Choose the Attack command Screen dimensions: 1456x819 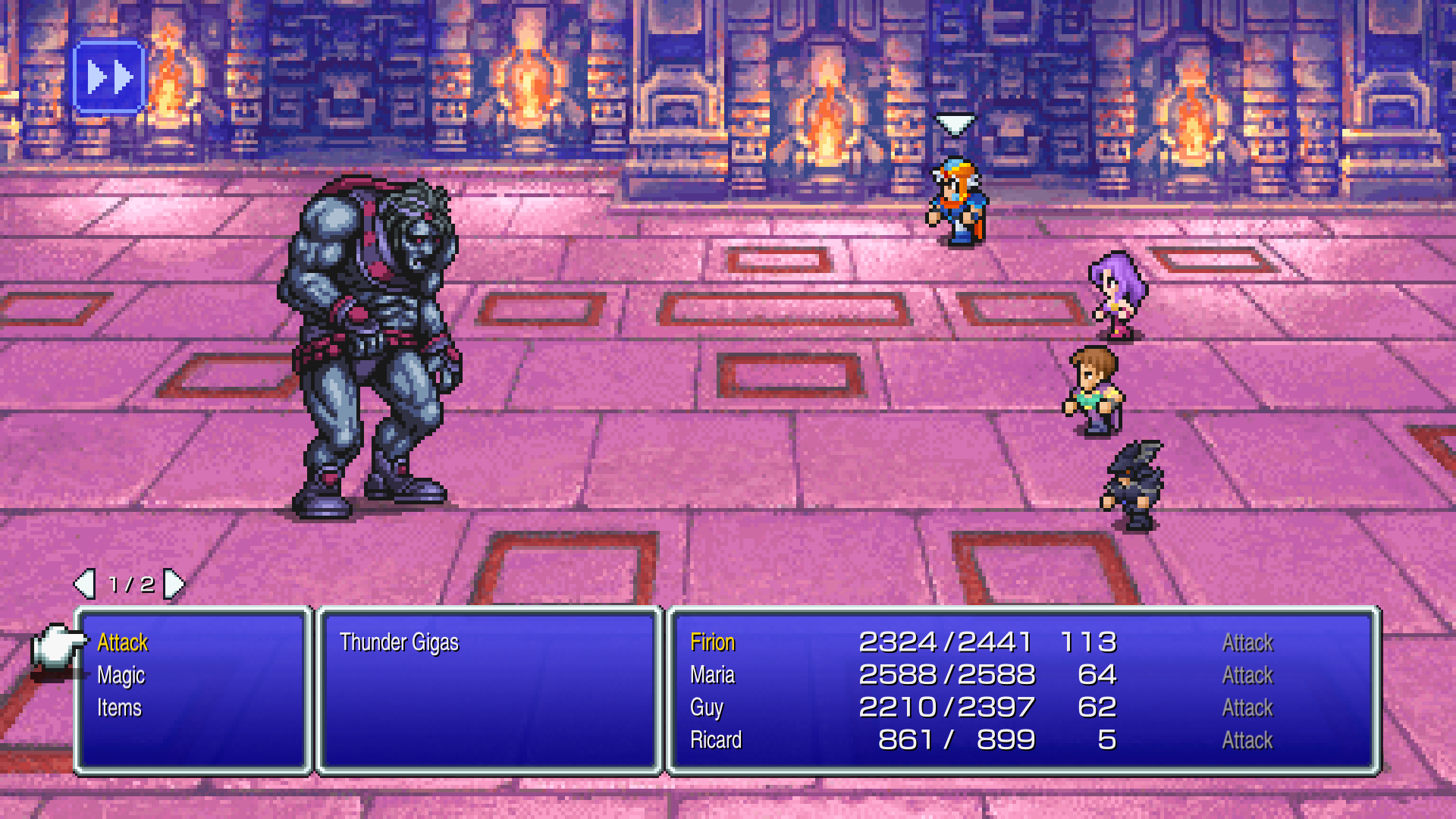pos(123,643)
